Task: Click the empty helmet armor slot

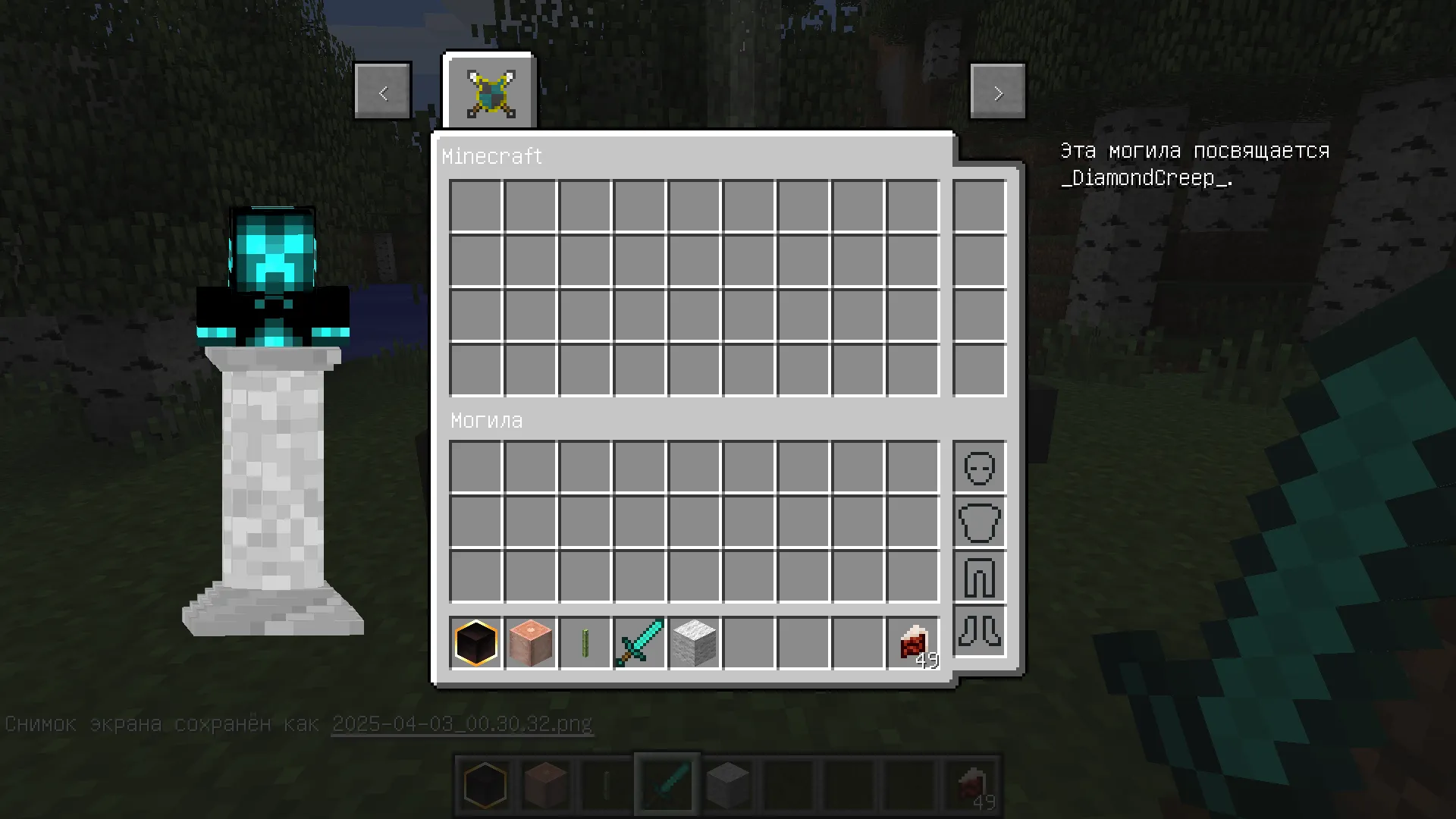Action: pyautogui.click(x=978, y=468)
